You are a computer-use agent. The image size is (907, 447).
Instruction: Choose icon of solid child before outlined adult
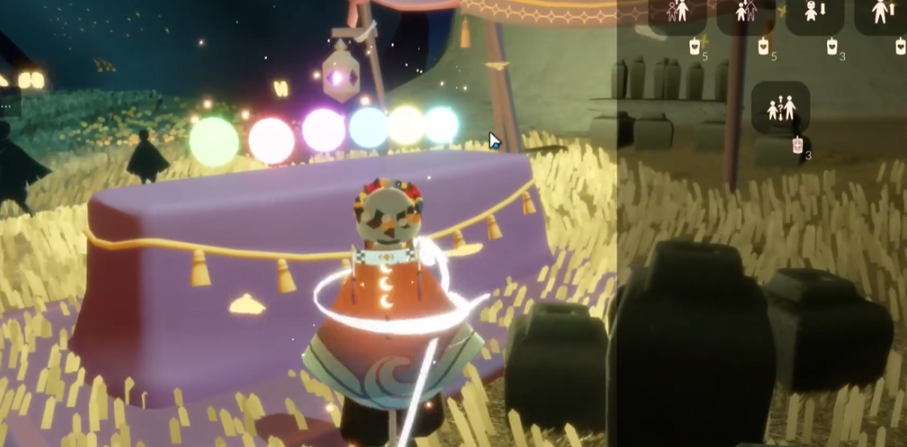point(746,12)
